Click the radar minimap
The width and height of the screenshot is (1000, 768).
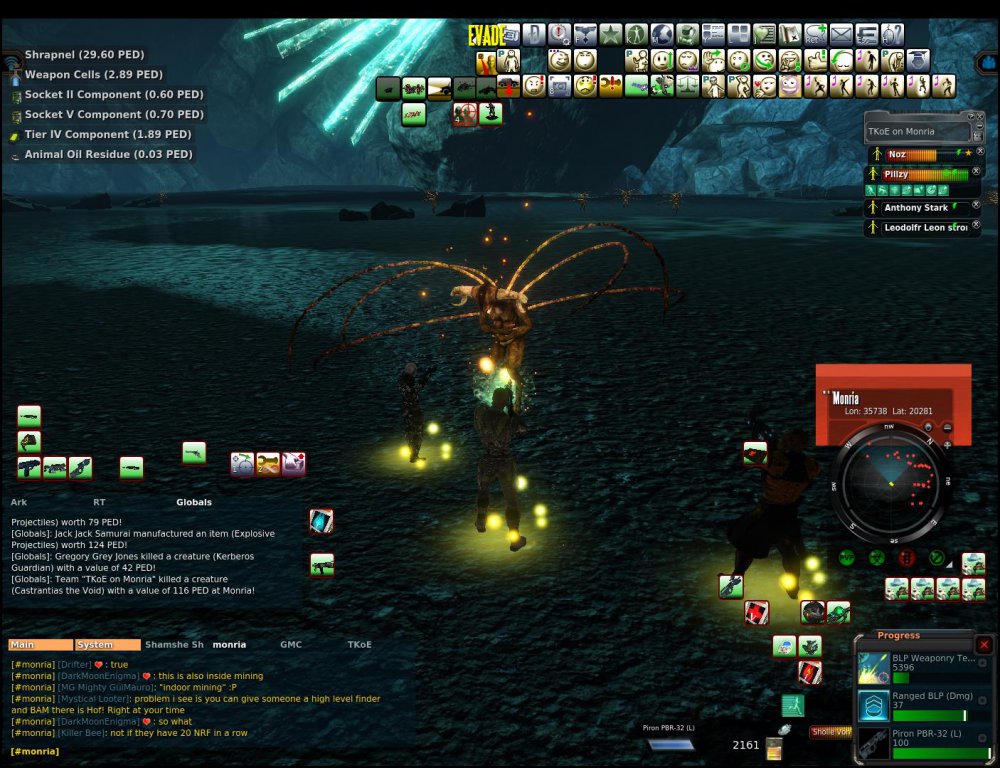890,485
